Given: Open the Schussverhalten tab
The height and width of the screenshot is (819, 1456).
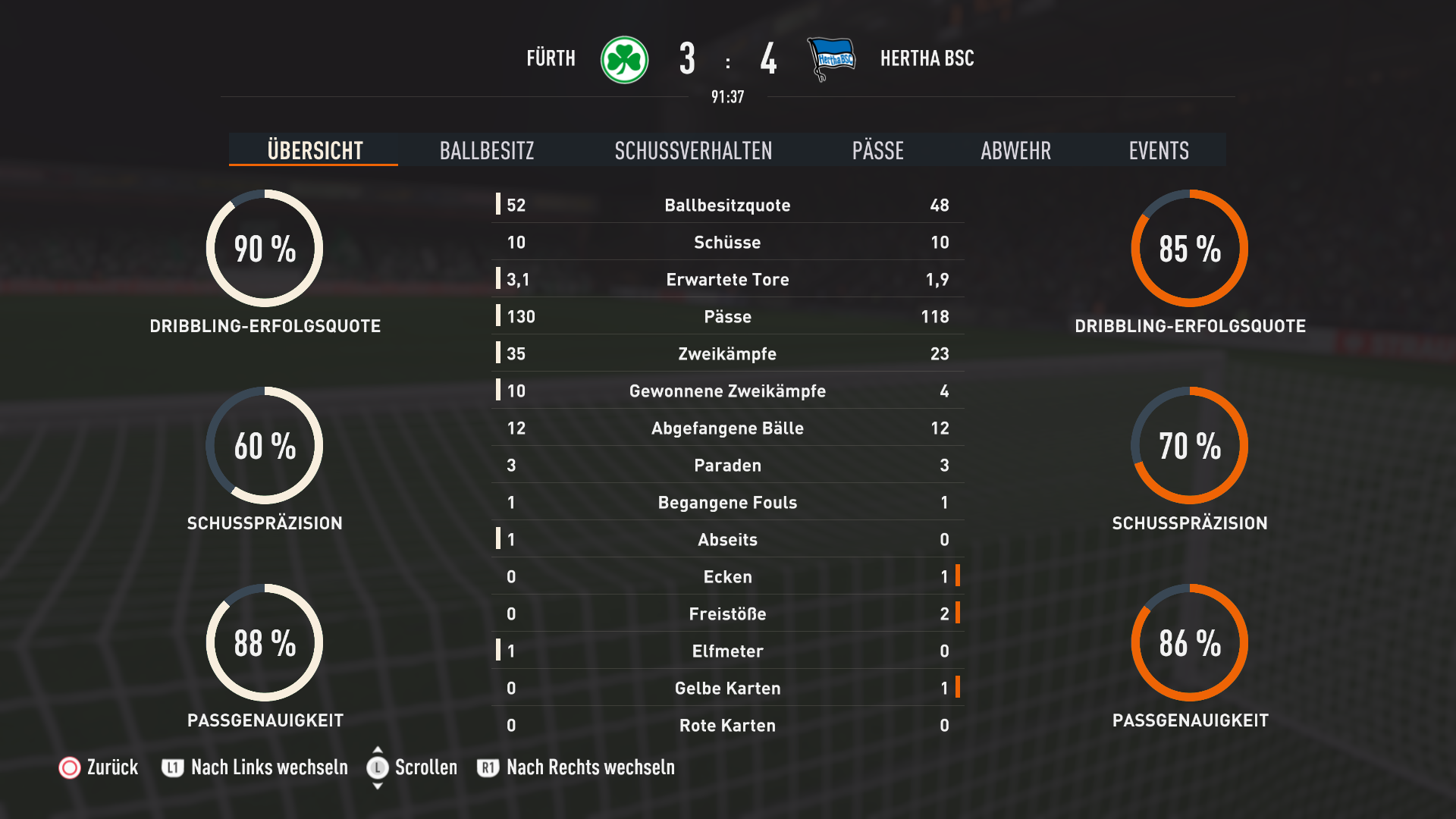Looking at the screenshot, I should pos(693,150).
